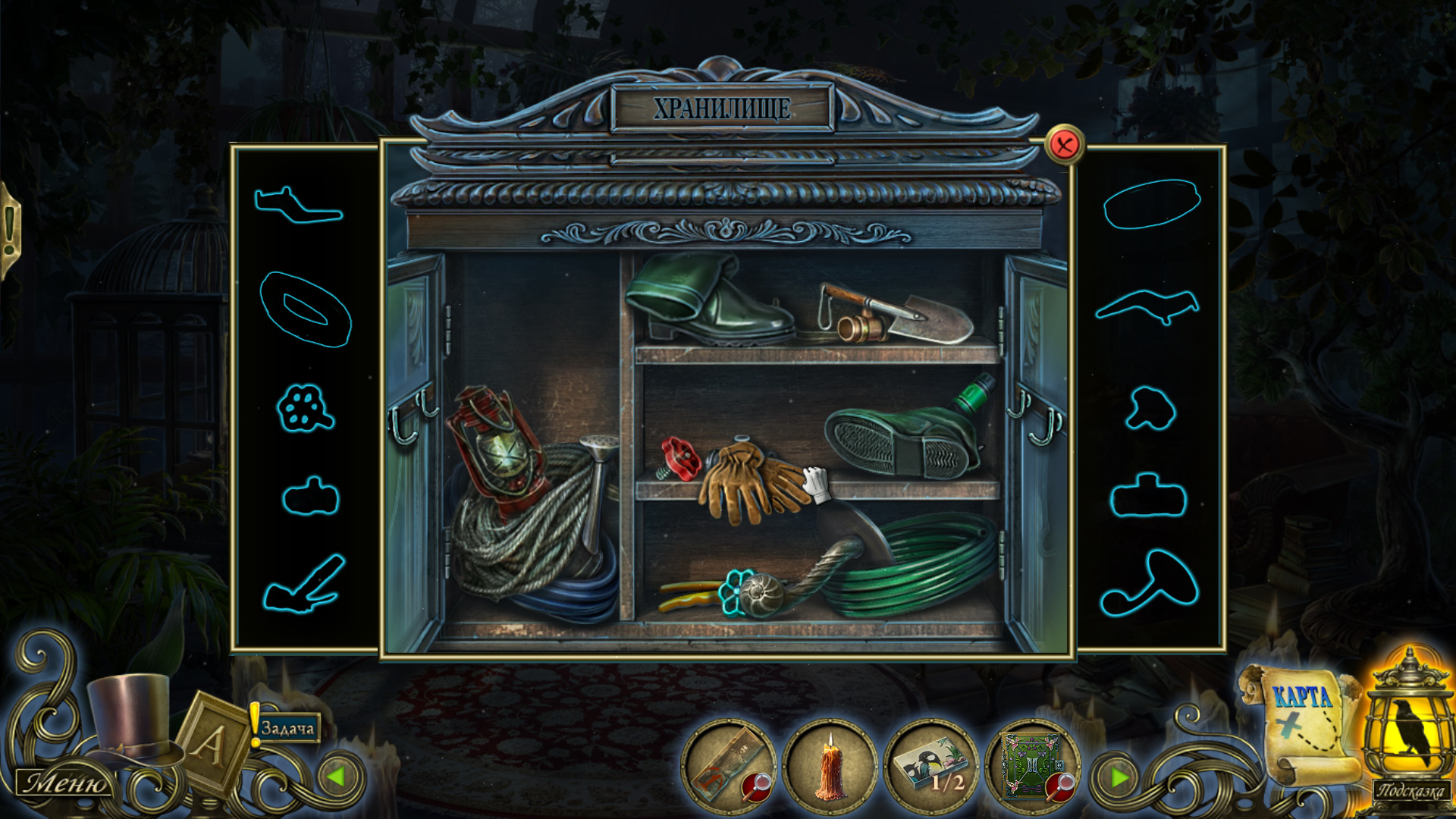The image size is (1456, 819).
Task: Show the current Задача objective
Action: [x=287, y=729]
